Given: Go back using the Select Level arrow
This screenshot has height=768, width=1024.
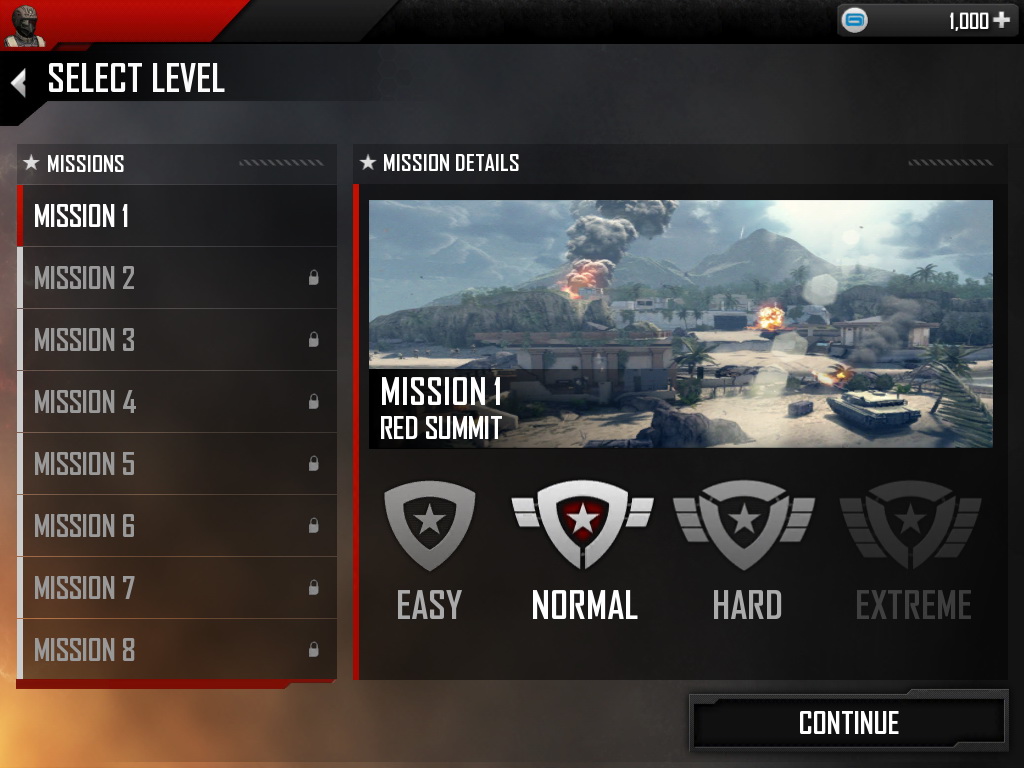Looking at the screenshot, I should click(x=18, y=82).
